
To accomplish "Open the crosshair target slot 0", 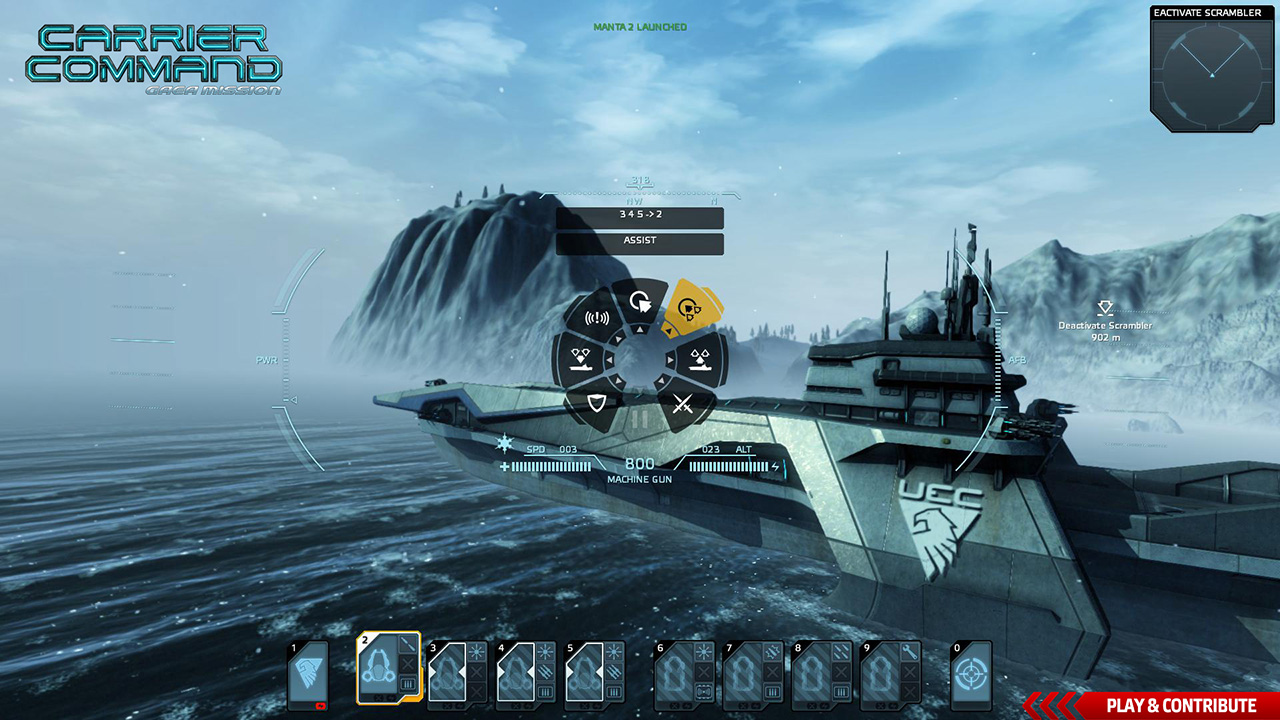I will [x=970, y=675].
